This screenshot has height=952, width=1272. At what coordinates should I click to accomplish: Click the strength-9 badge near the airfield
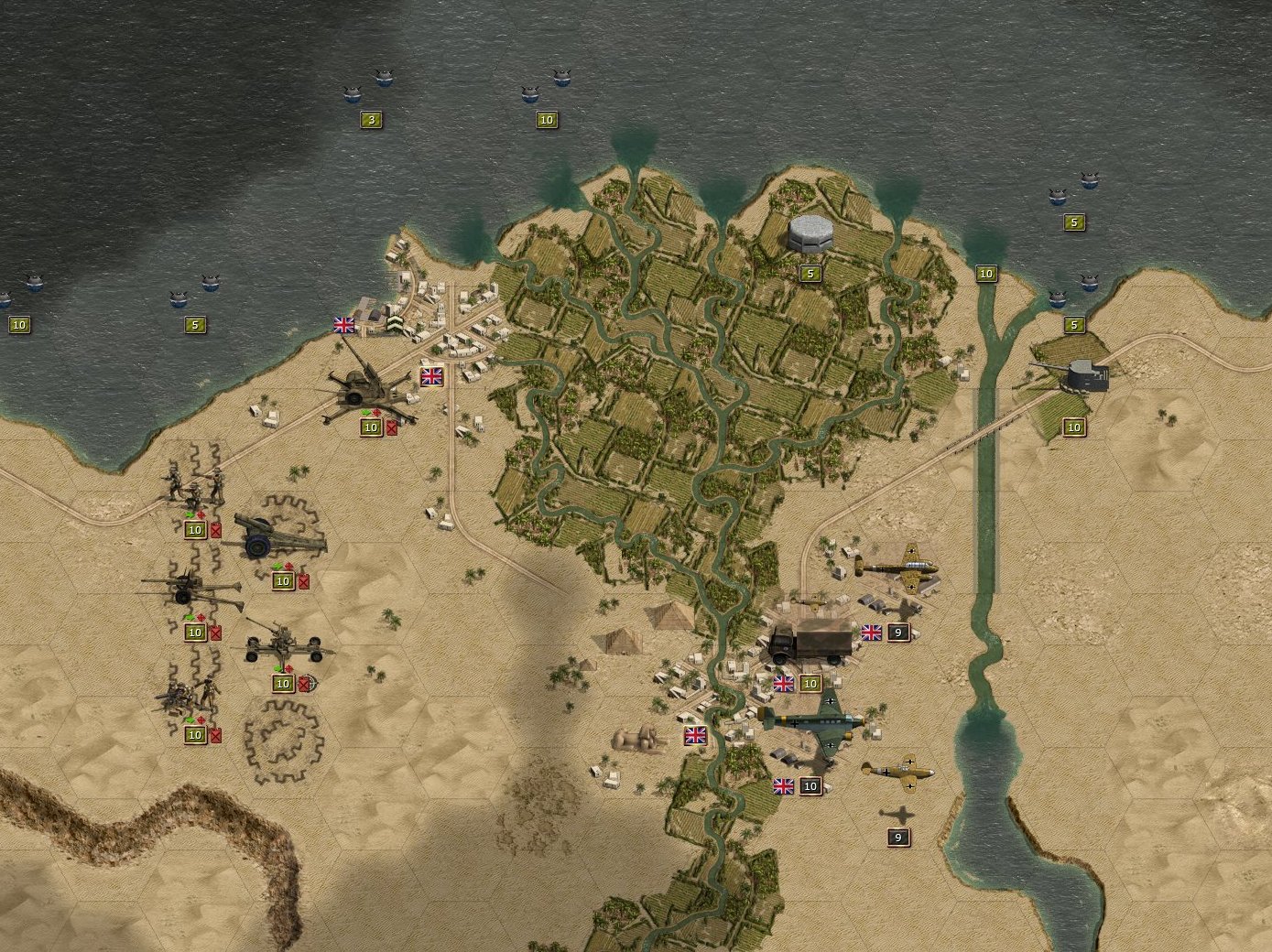897,632
